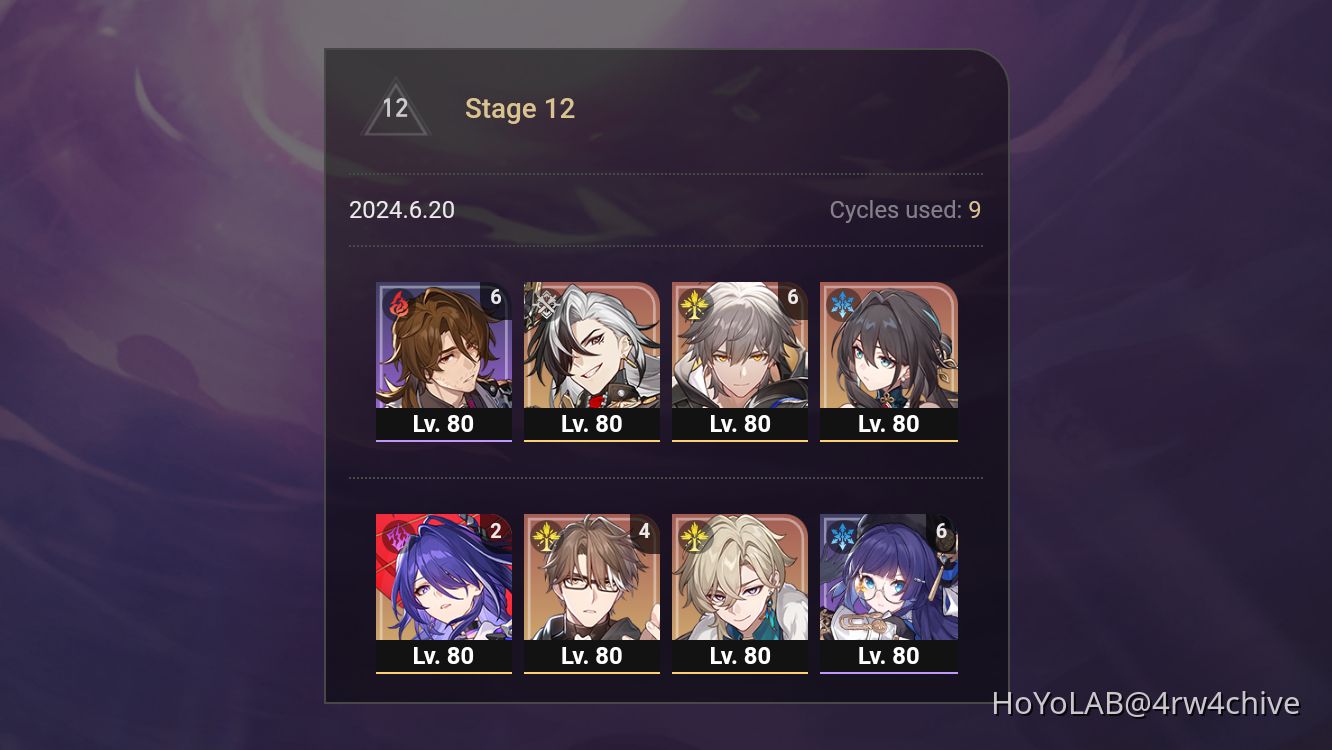This screenshot has width=1332, height=750.
Task: Toggle Acheron's eidolon 2 badge
Action: pos(496,530)
